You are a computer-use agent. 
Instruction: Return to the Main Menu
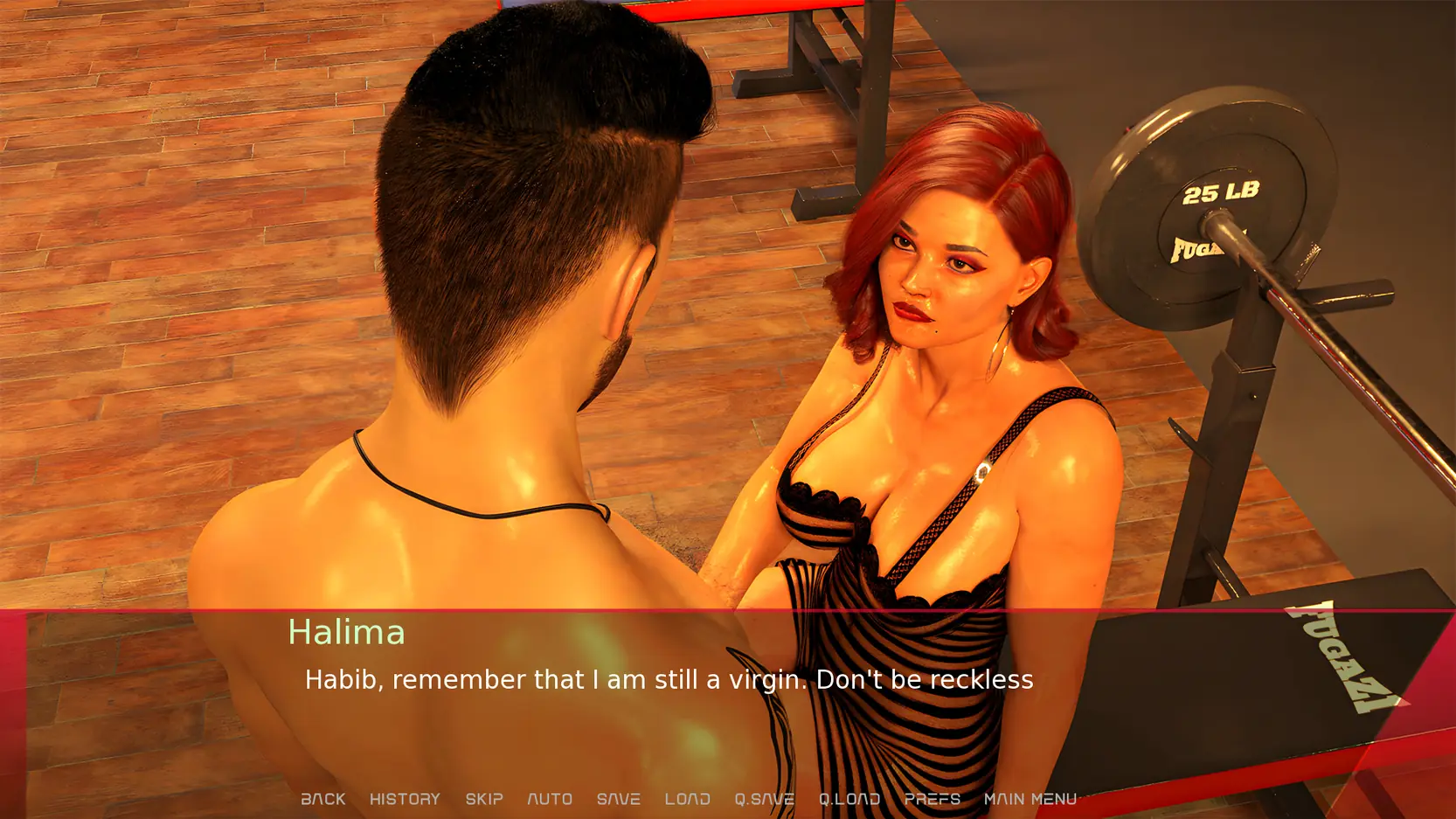coord(1030,799)
